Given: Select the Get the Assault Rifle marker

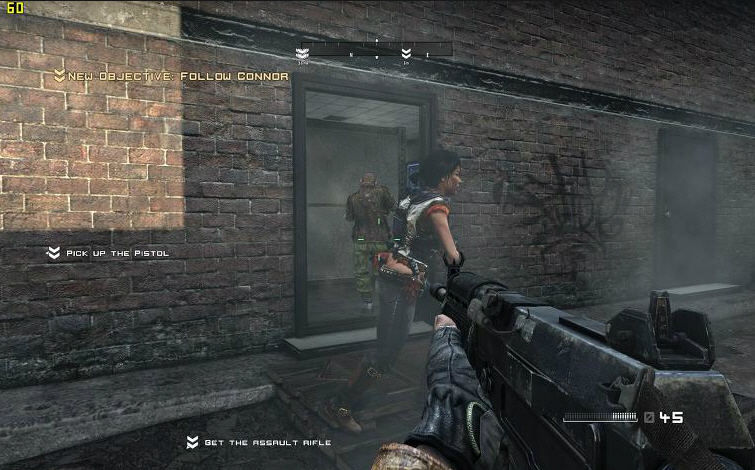Looking at the screenshot, I should [x=258, y=442].
